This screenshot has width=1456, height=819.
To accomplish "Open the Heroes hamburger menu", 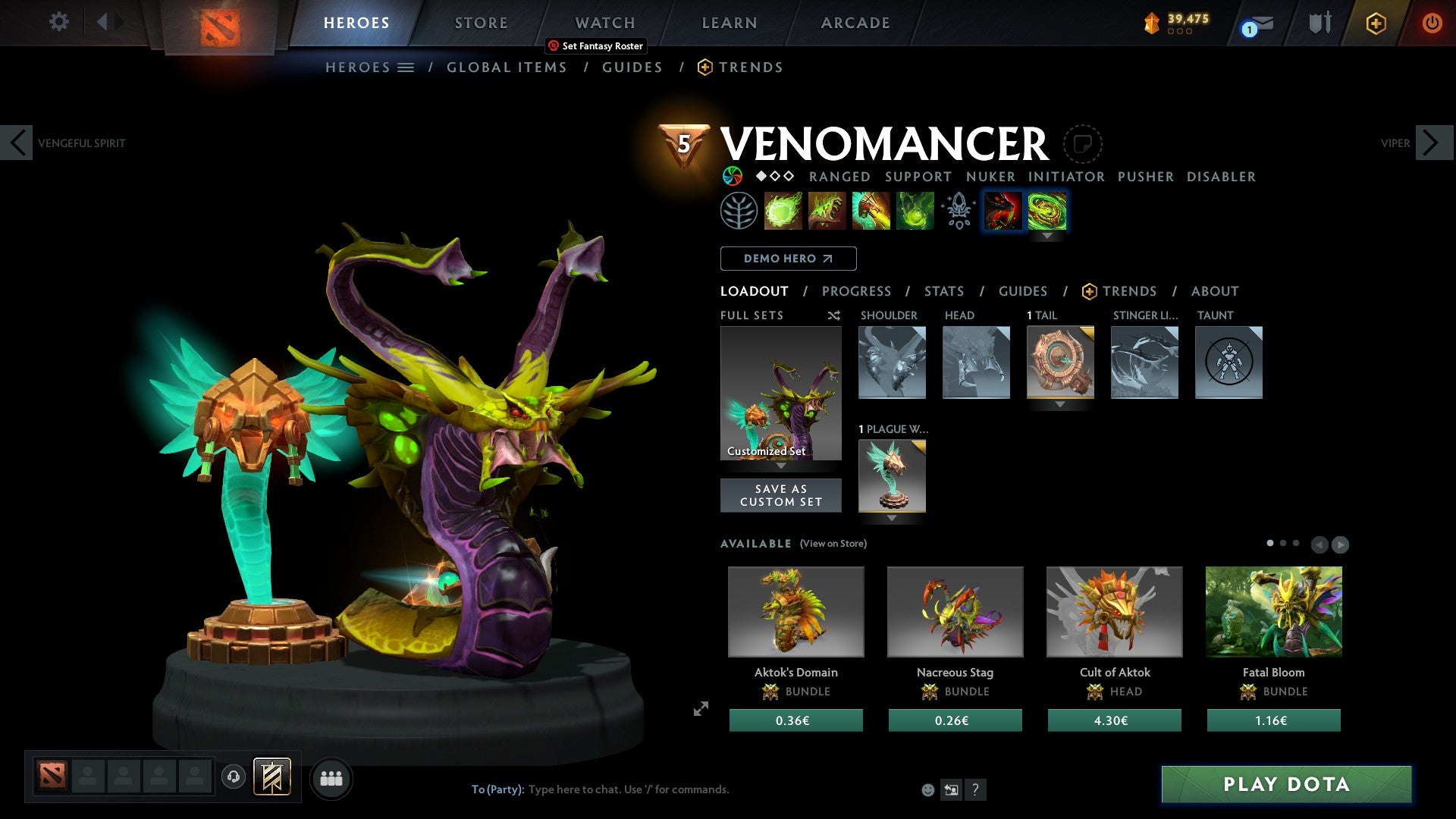I will [406, 67].
